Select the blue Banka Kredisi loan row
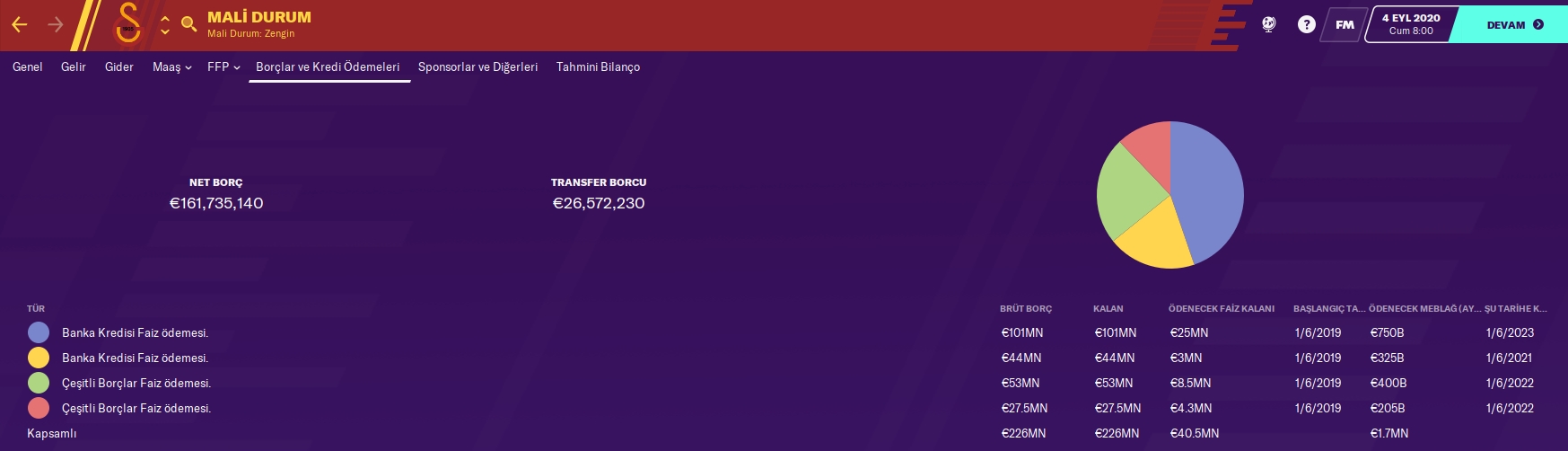The width and height of the screenshot is (1568, 451). (135, 333)
